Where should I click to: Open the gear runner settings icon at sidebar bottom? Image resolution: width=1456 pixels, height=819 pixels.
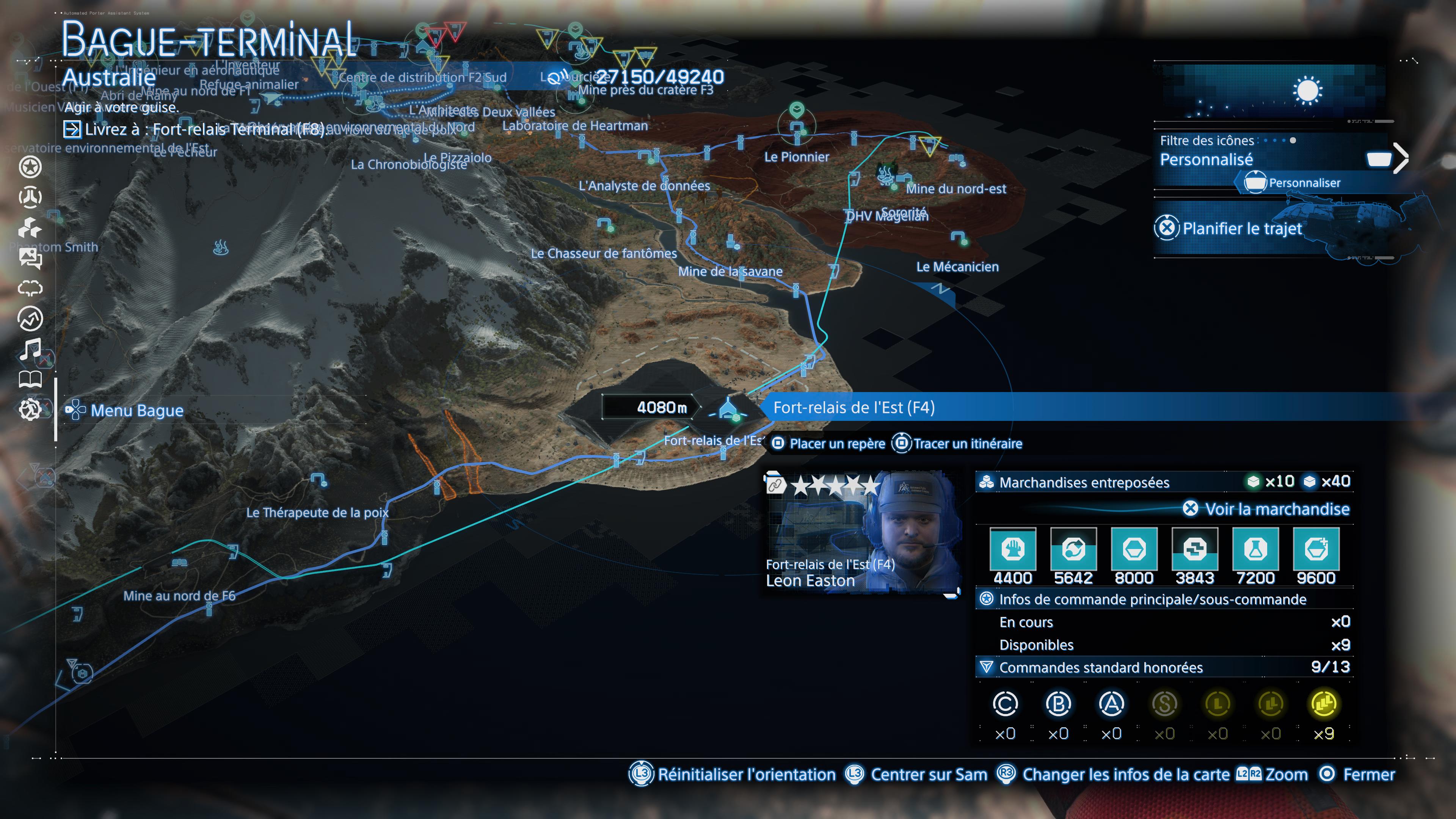pos(31,409)
